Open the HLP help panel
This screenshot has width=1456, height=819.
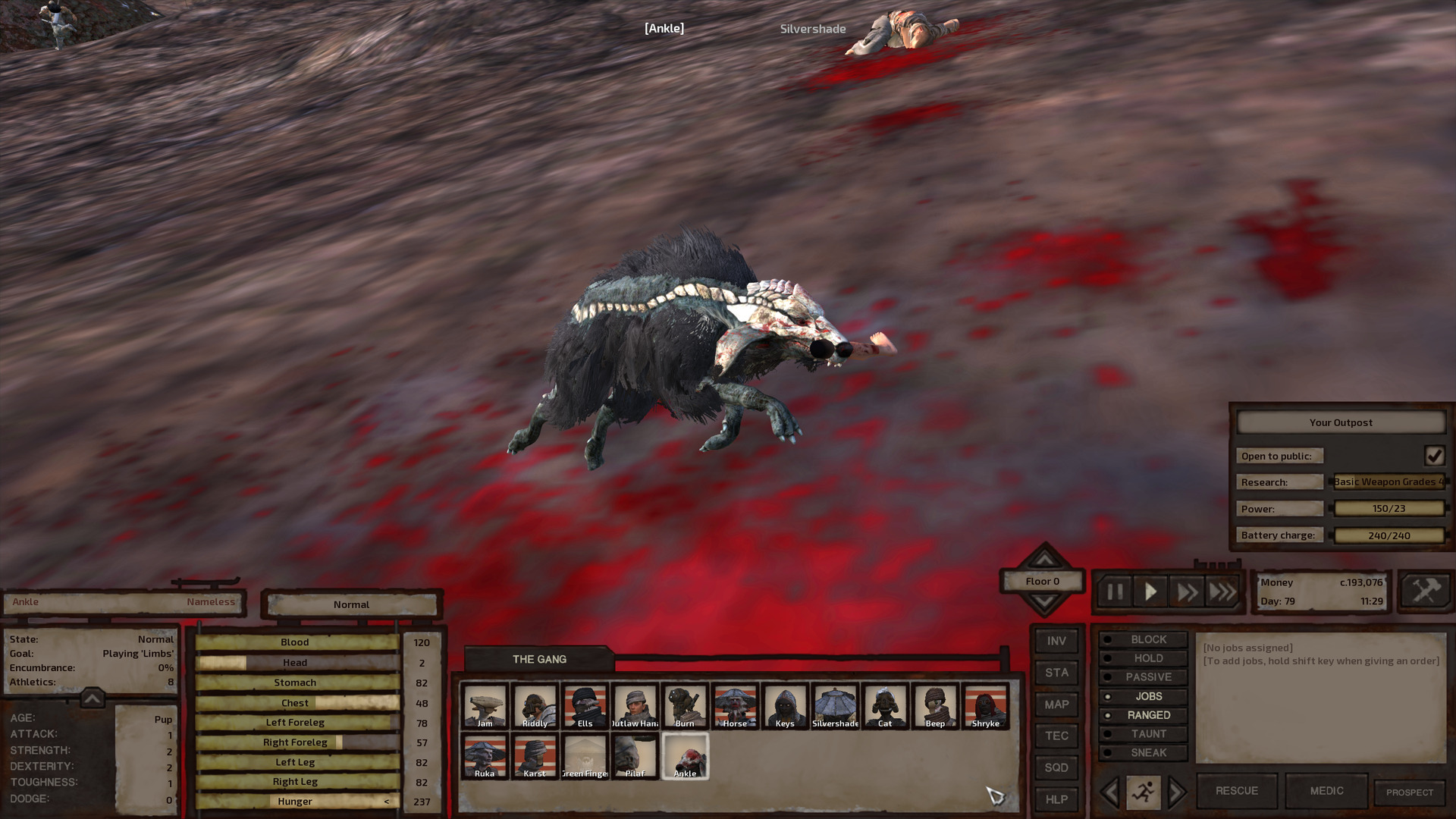pos(1056,800)
